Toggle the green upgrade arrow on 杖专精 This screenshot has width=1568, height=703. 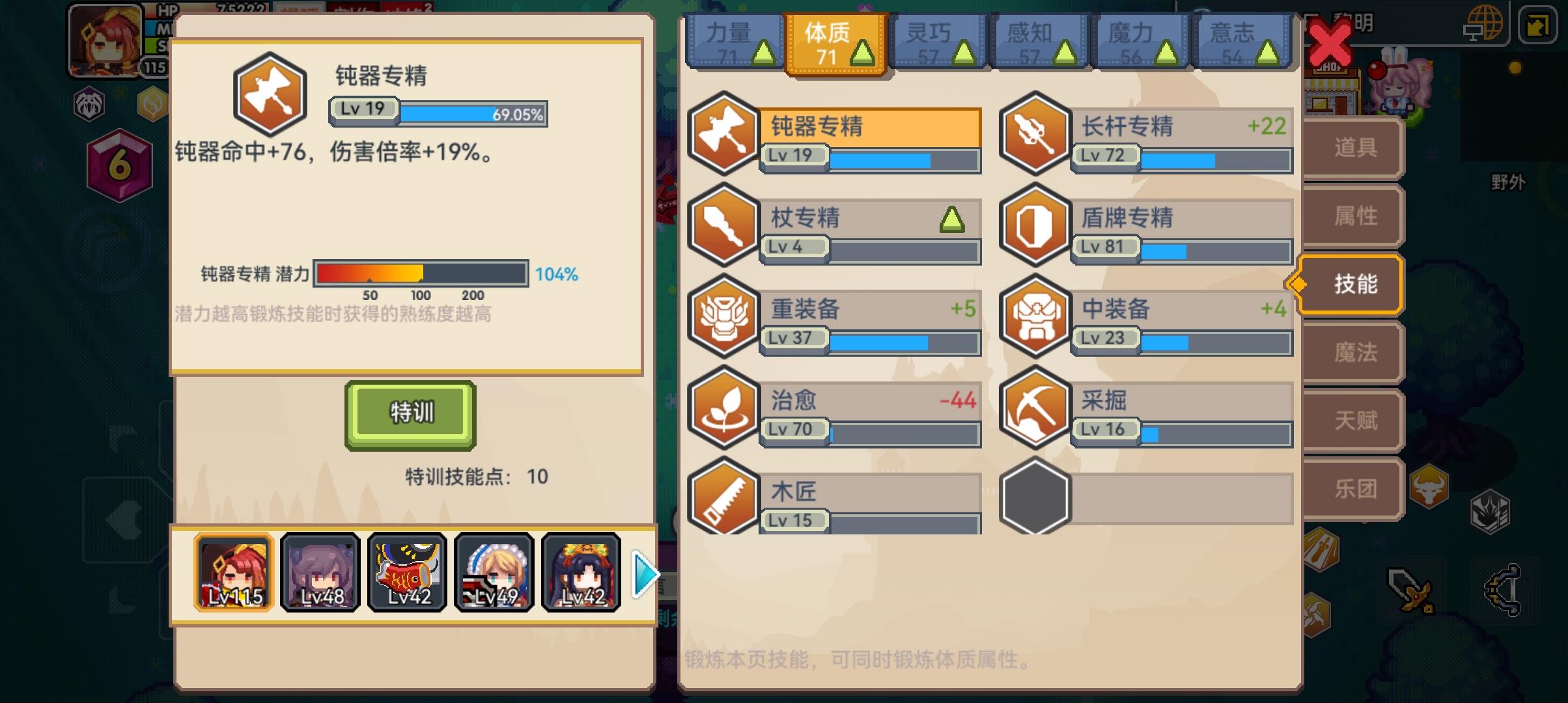(x=951, y=219)
